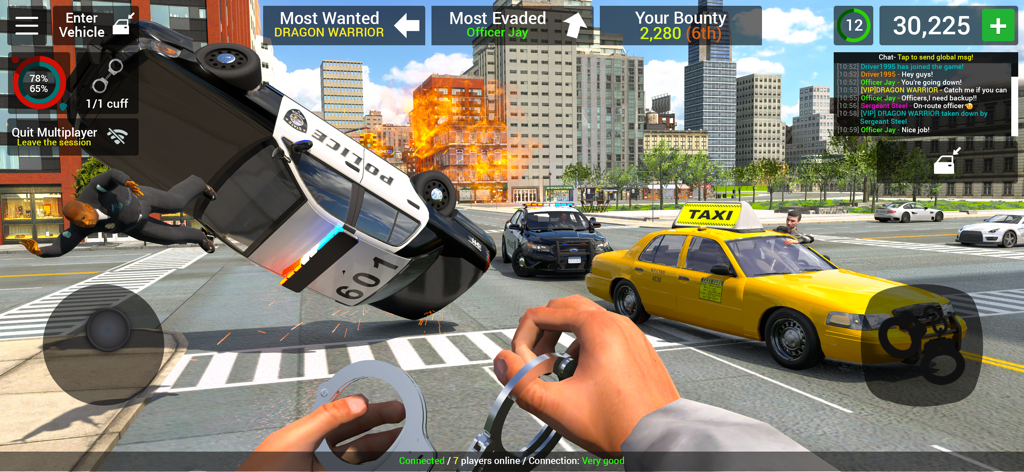Tap the virtual movement joystick

click(x=103, y=330)
